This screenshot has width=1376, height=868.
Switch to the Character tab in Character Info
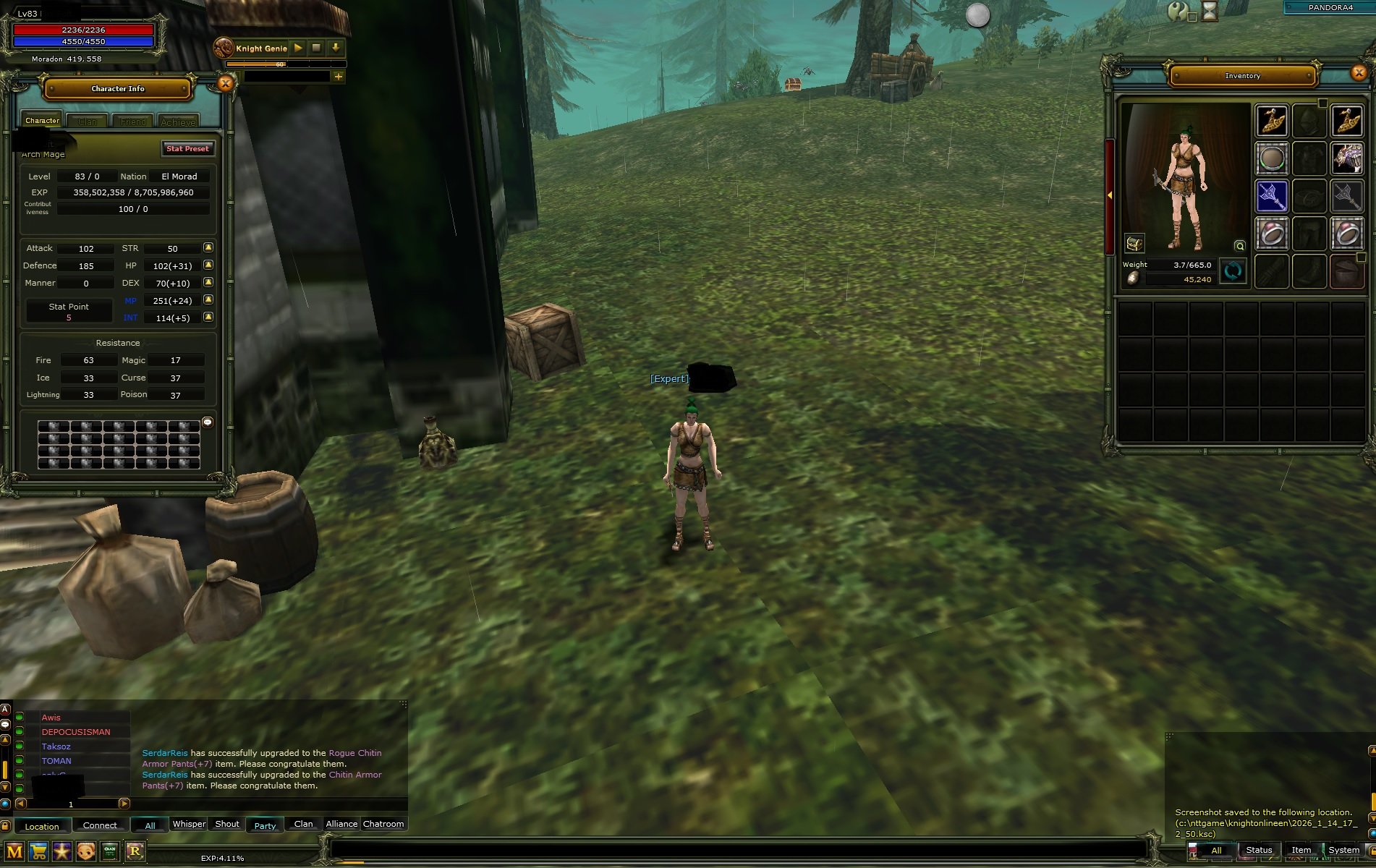coord(41,120)
